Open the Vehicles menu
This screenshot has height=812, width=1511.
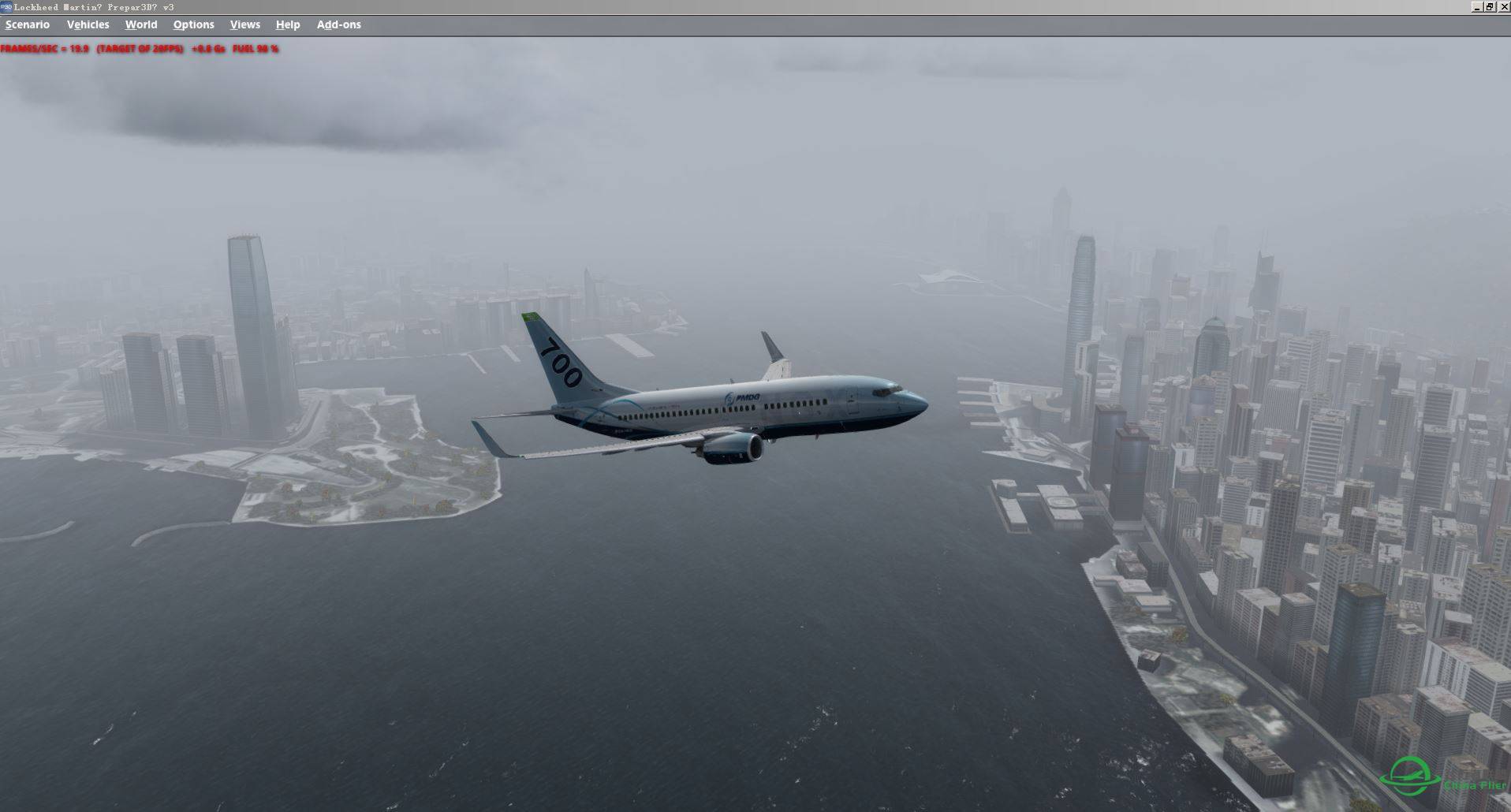point(88,24)
